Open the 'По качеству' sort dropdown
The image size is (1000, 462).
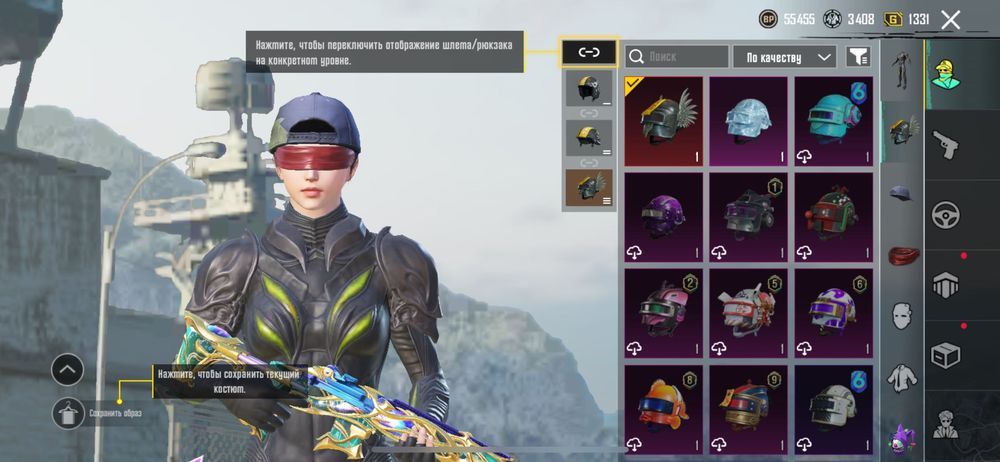(x=784, y=57)
